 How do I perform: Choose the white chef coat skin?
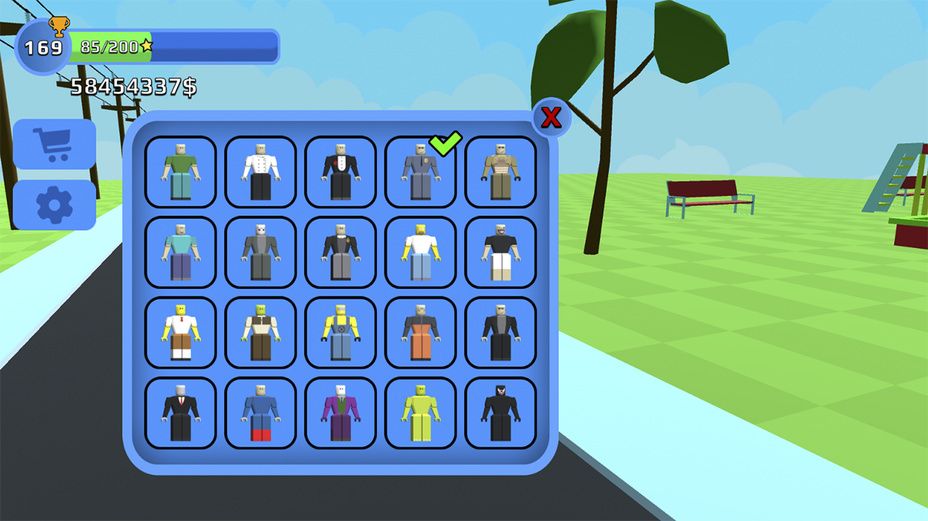pos(261,172)
